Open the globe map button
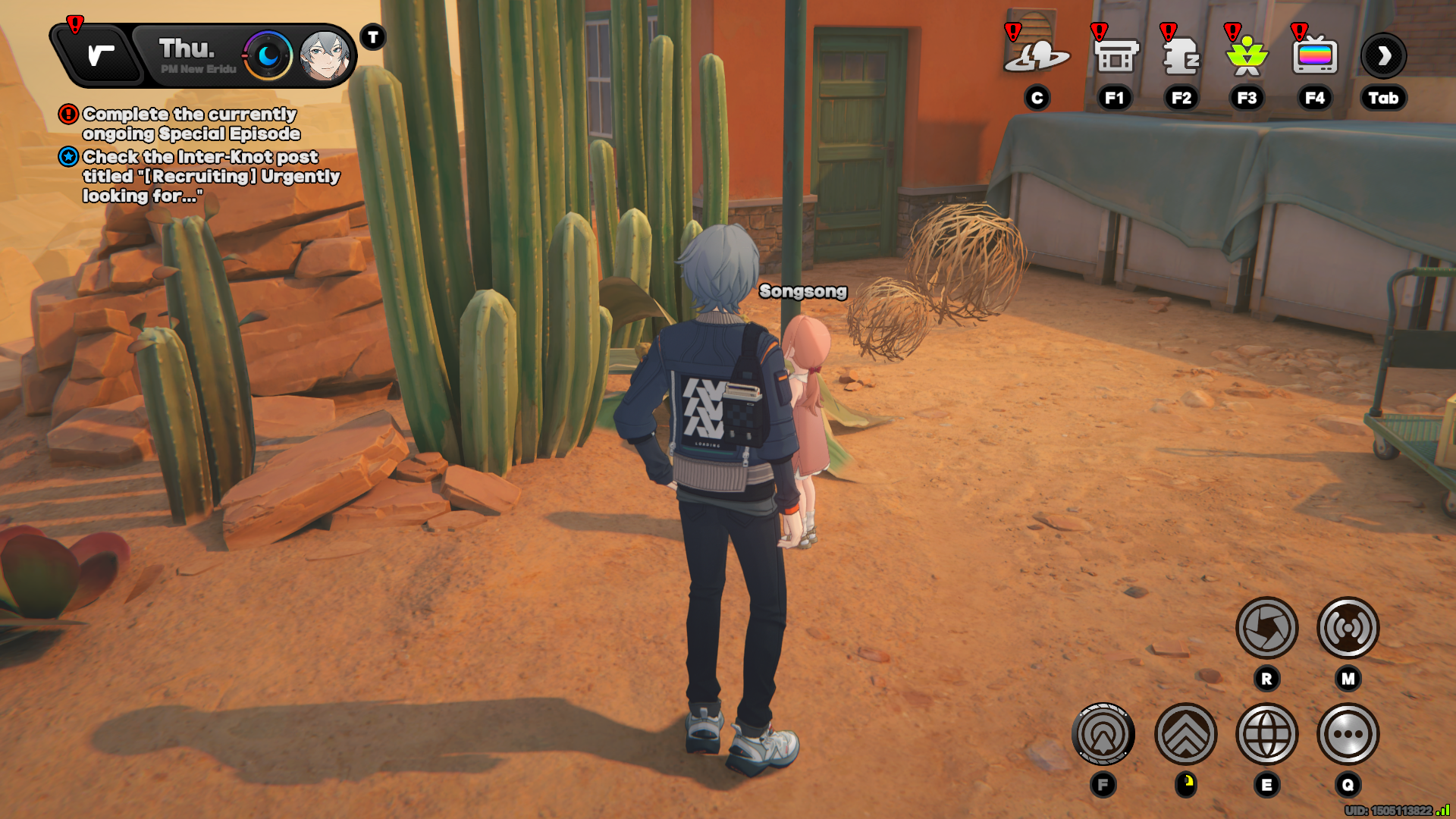The height and width of the screenshot is (819, 1456). 1266,734
